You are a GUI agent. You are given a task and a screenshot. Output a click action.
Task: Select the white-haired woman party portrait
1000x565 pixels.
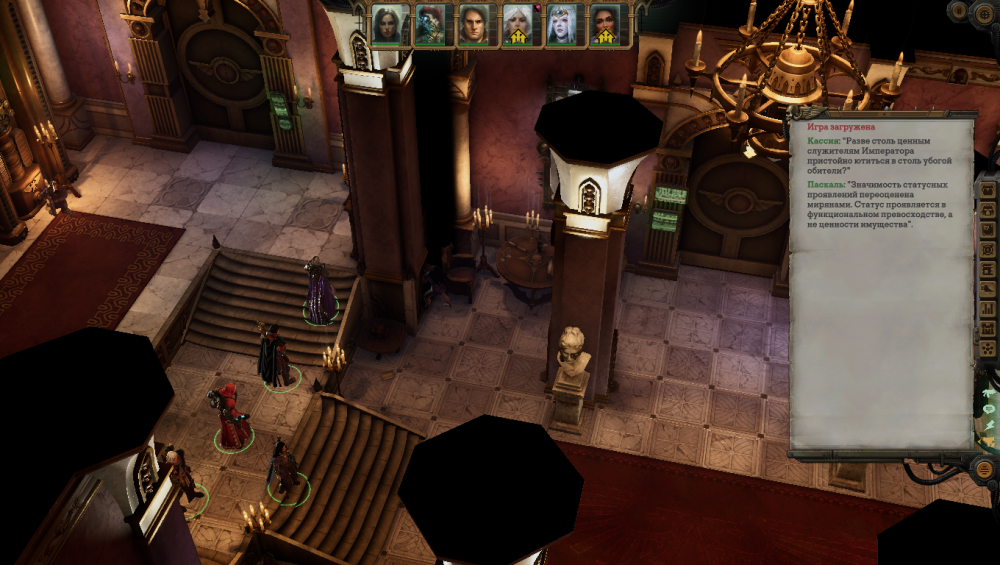(x=518, y=25)
